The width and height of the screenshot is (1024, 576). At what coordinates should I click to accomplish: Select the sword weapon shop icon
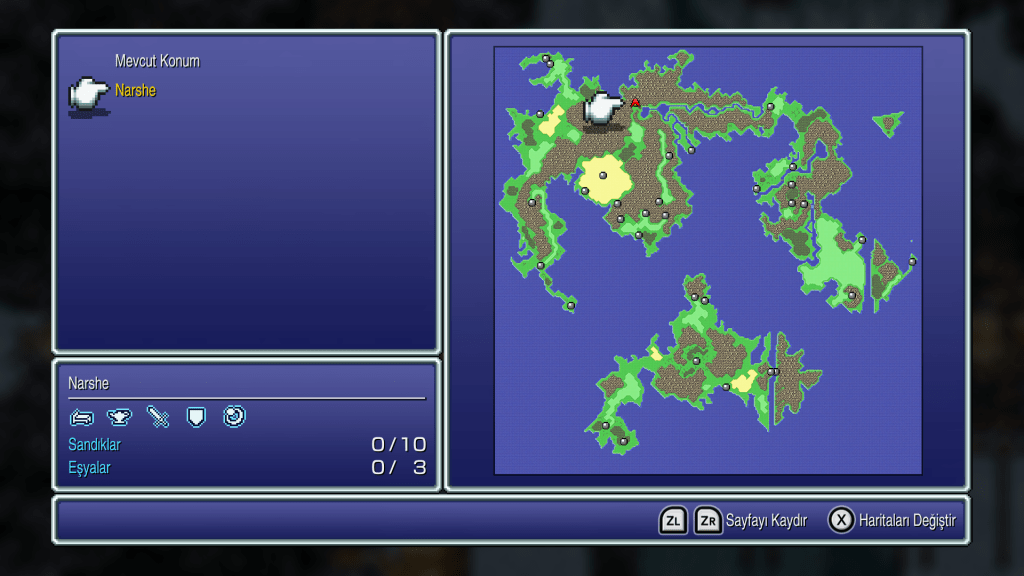(x=158, y=417)
